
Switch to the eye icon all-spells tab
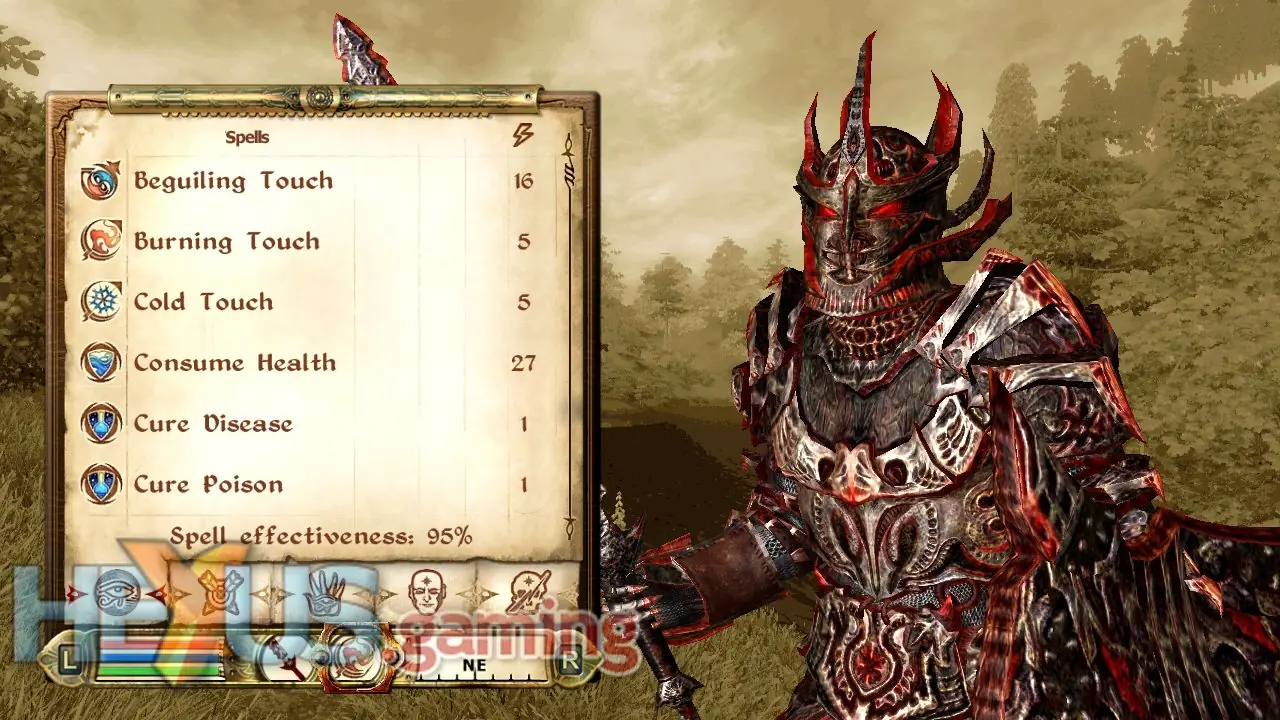pos(117,592)
